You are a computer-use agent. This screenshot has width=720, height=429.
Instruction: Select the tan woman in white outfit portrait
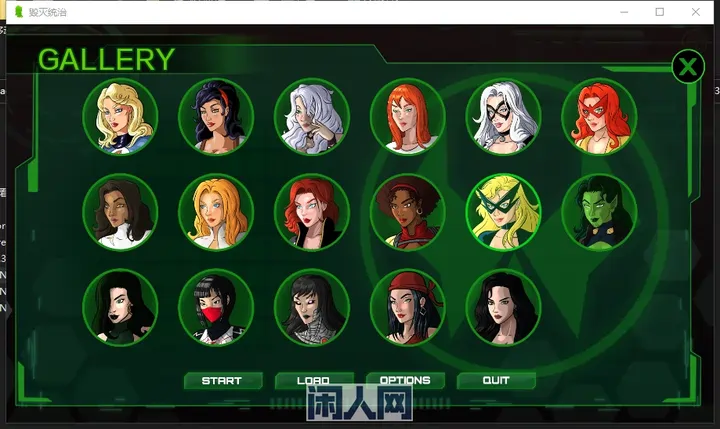(120, 212)
